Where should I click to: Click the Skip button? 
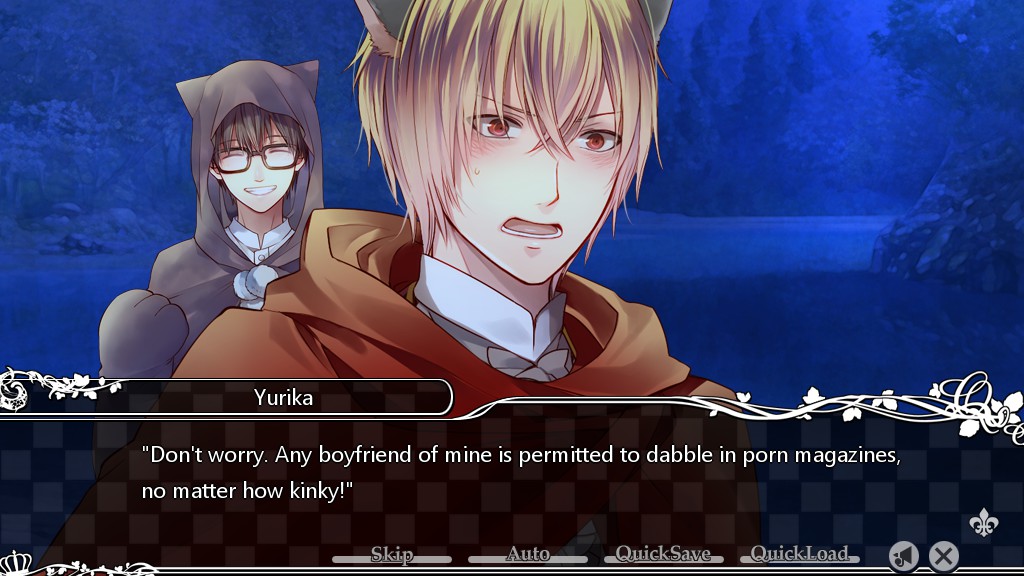[x=392, y=555]
